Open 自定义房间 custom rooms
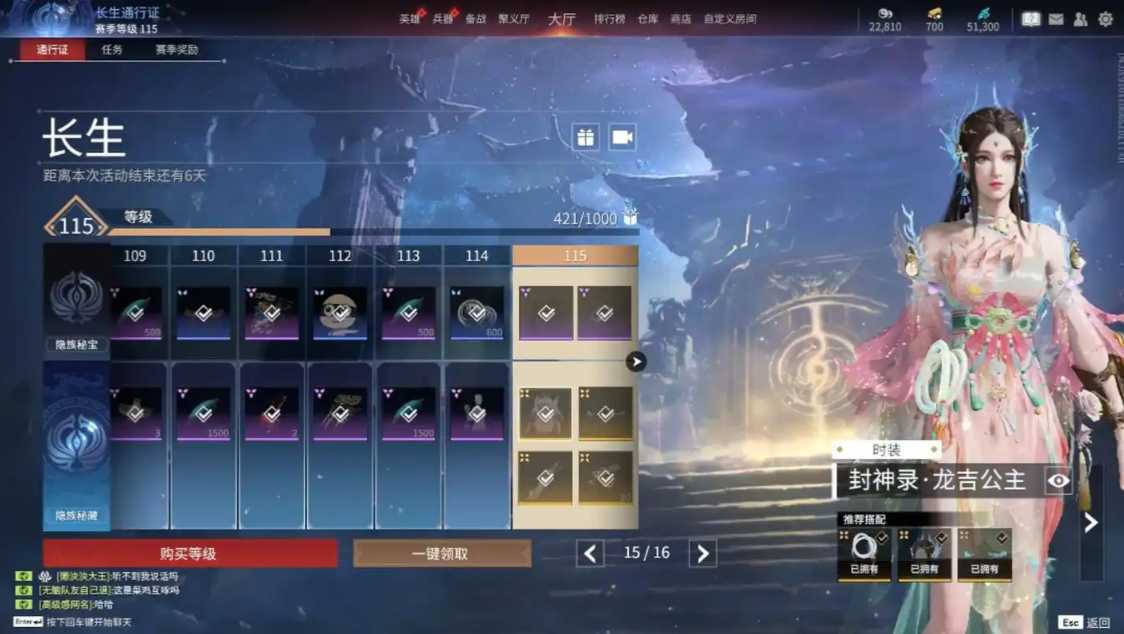Viewport: 1124px width, 634px height. click(x=730, y=19)
